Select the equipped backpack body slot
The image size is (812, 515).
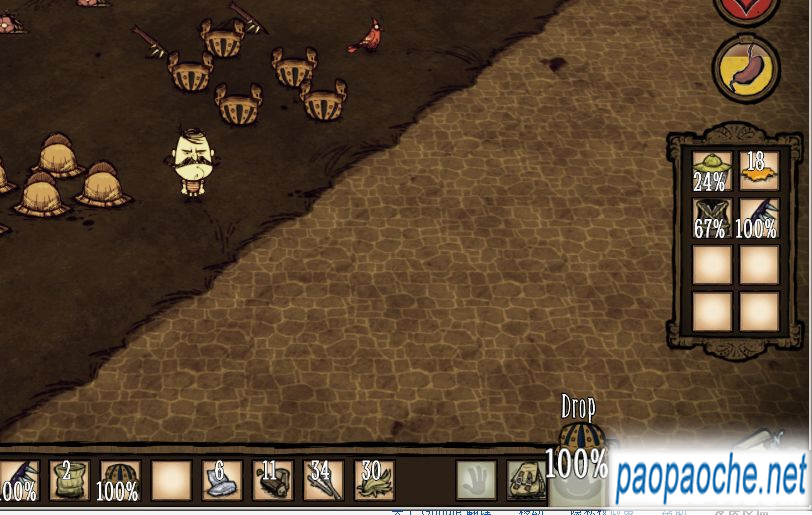(526, 481)
